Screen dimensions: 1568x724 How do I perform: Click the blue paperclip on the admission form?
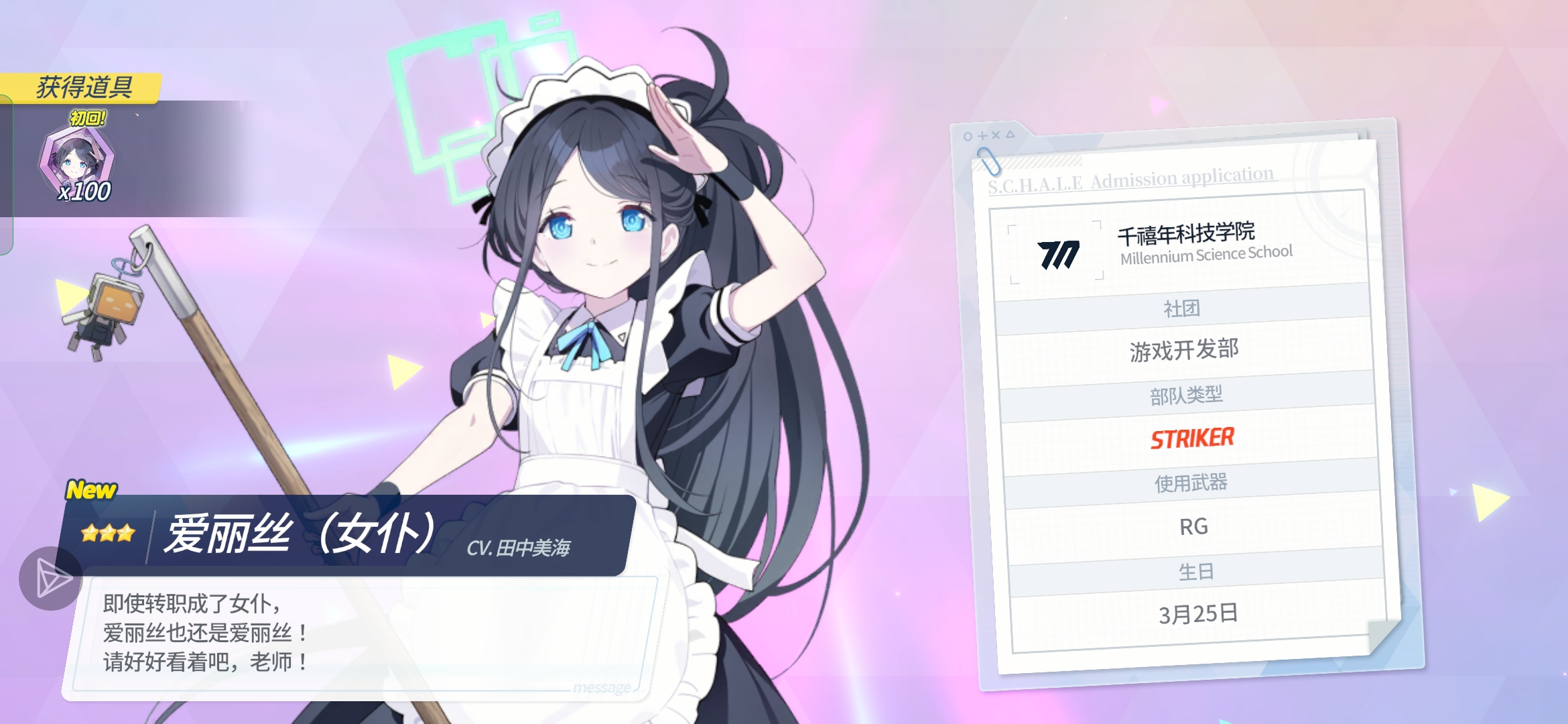(990, 162)
